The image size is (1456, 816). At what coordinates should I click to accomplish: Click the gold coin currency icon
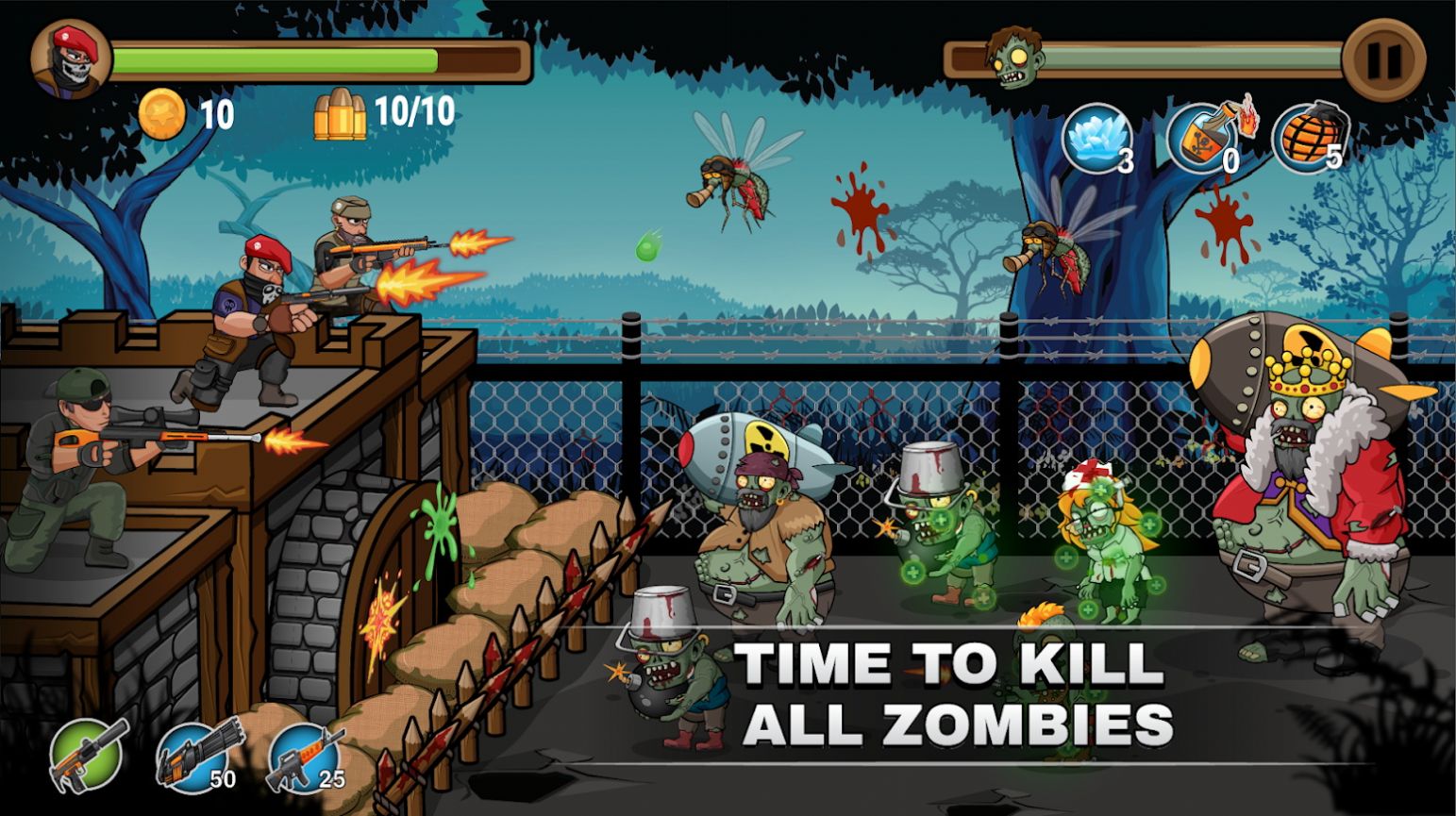click(162, 116)
